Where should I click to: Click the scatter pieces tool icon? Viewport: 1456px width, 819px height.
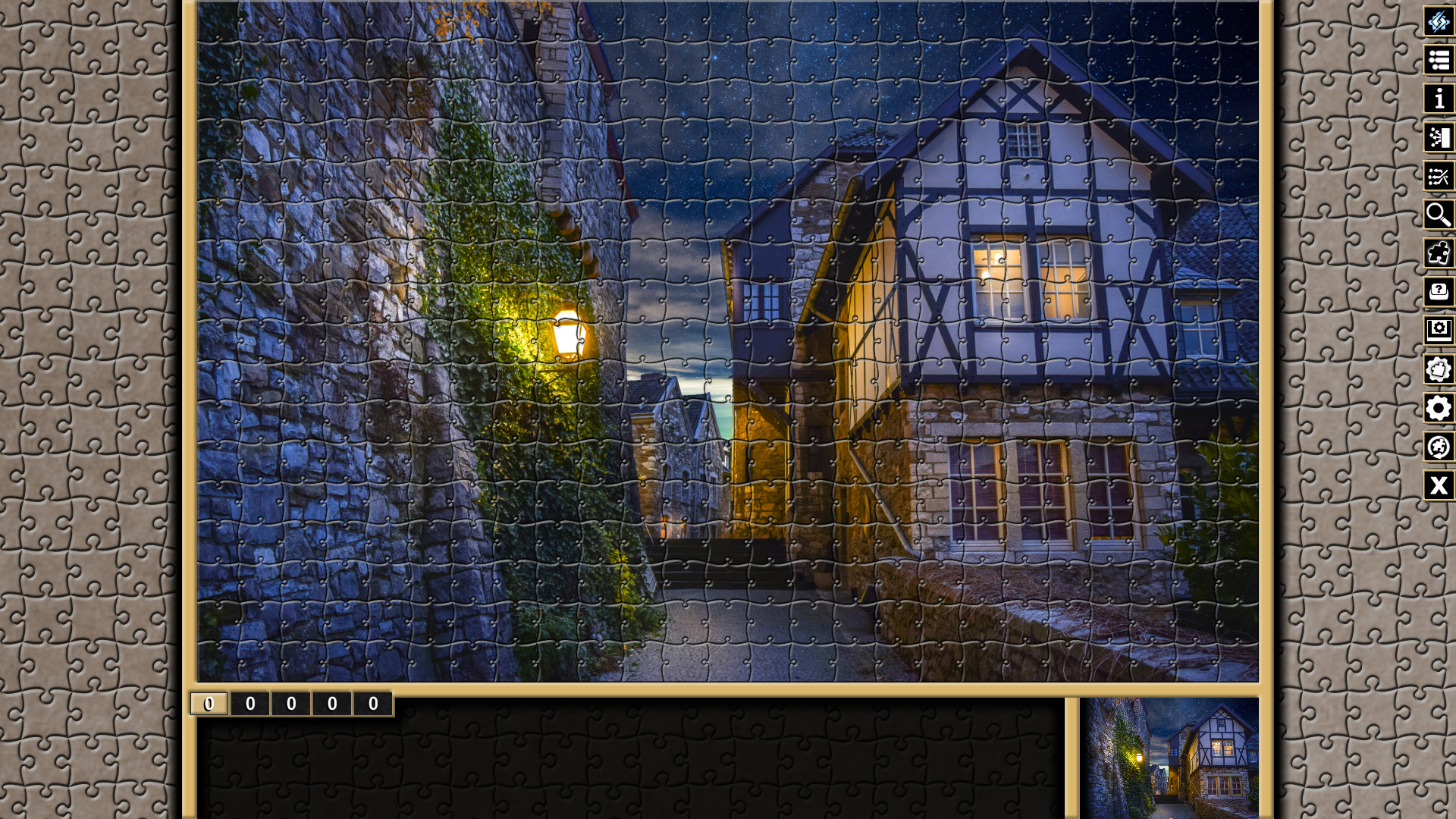coord(1439,176)
